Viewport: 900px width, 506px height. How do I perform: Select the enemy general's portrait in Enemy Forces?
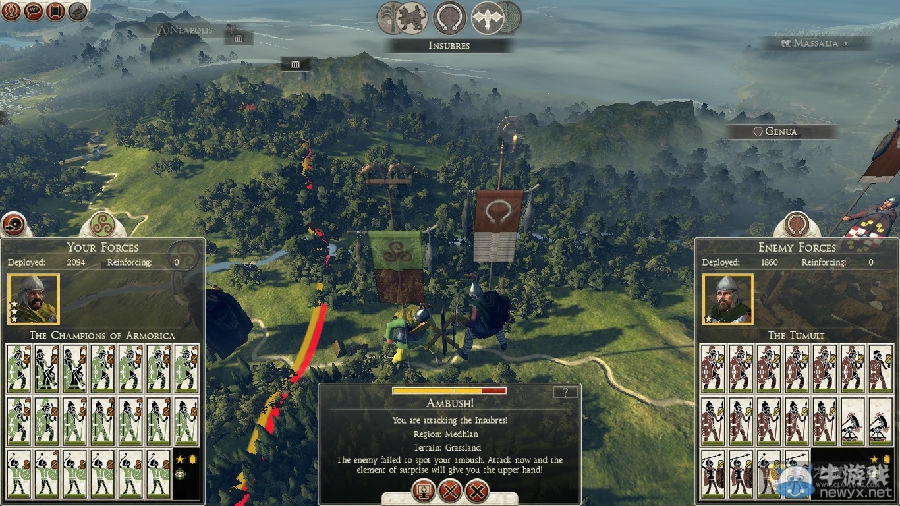(x=728, y=298)
